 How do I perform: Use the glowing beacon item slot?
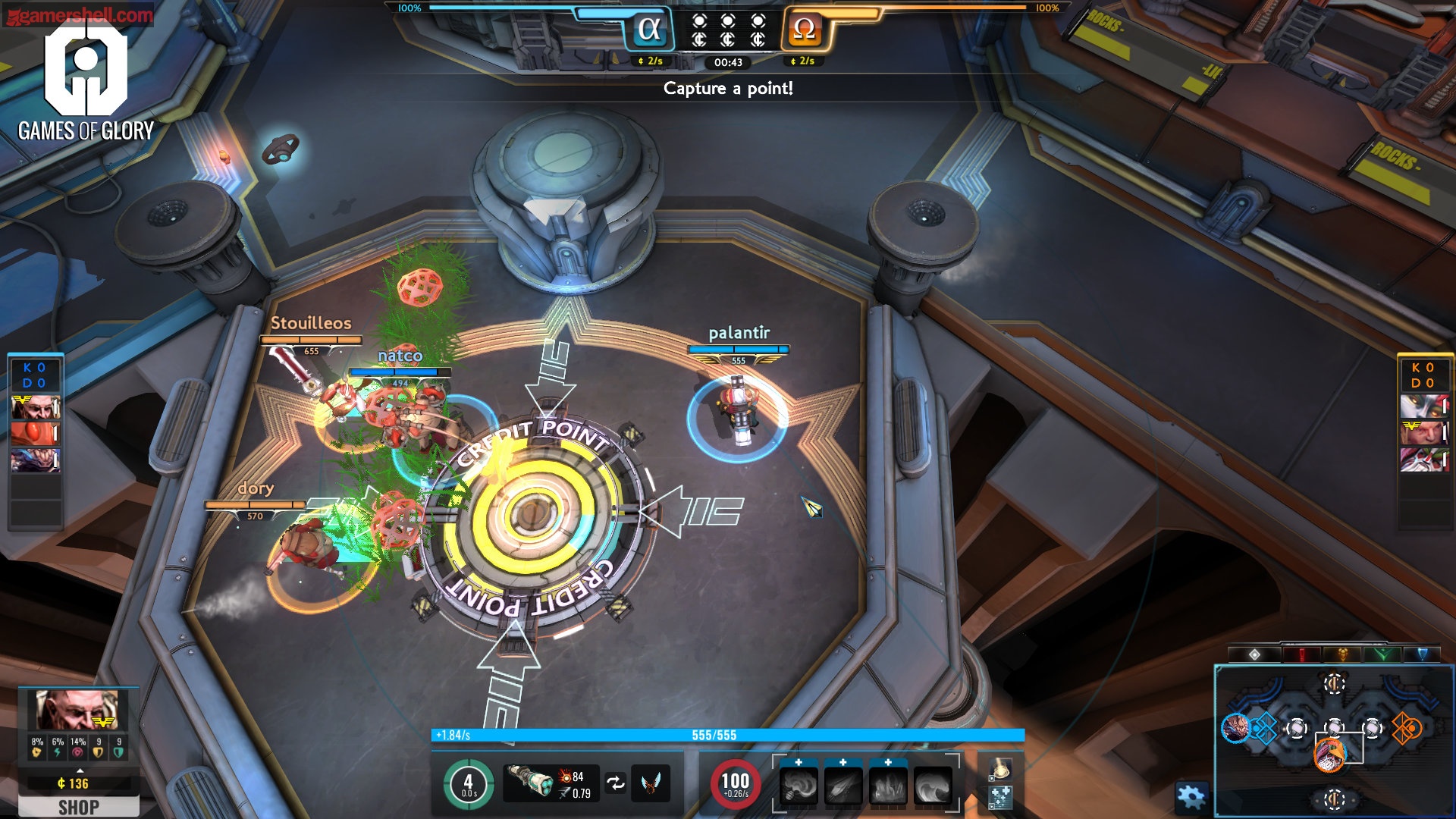1001,769
